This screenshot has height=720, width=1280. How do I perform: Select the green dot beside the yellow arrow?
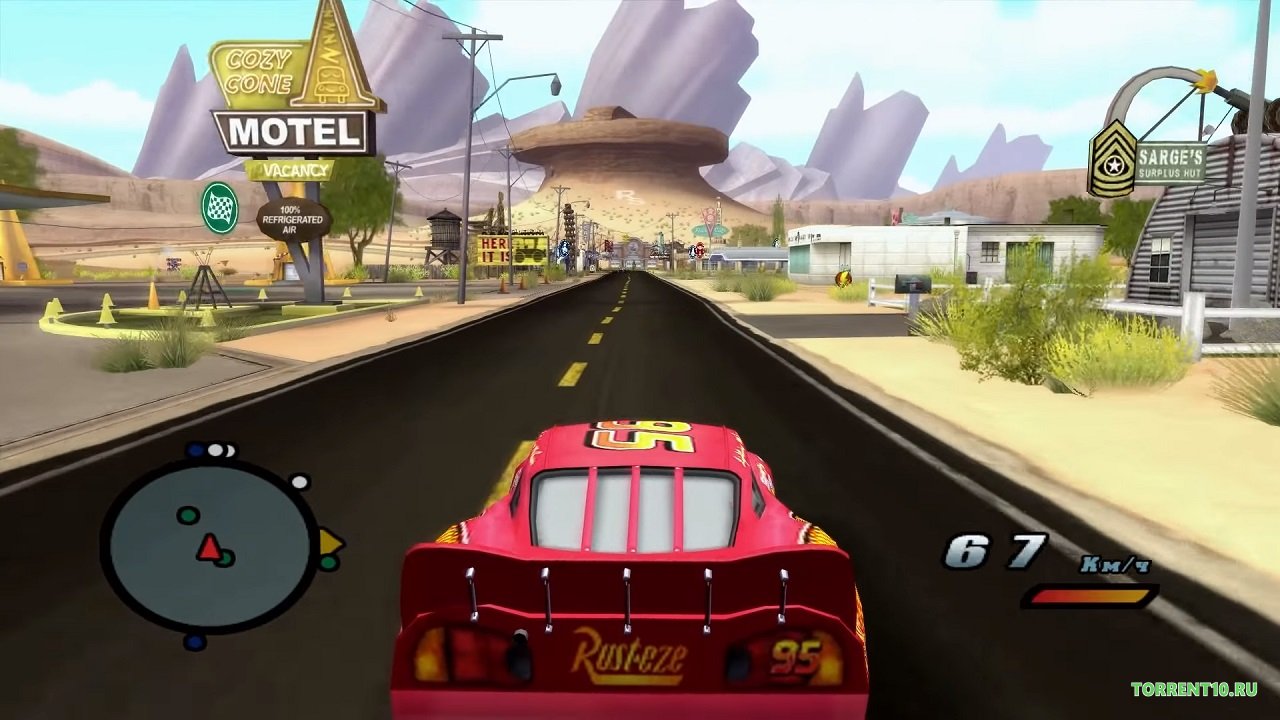pos(328,563)
